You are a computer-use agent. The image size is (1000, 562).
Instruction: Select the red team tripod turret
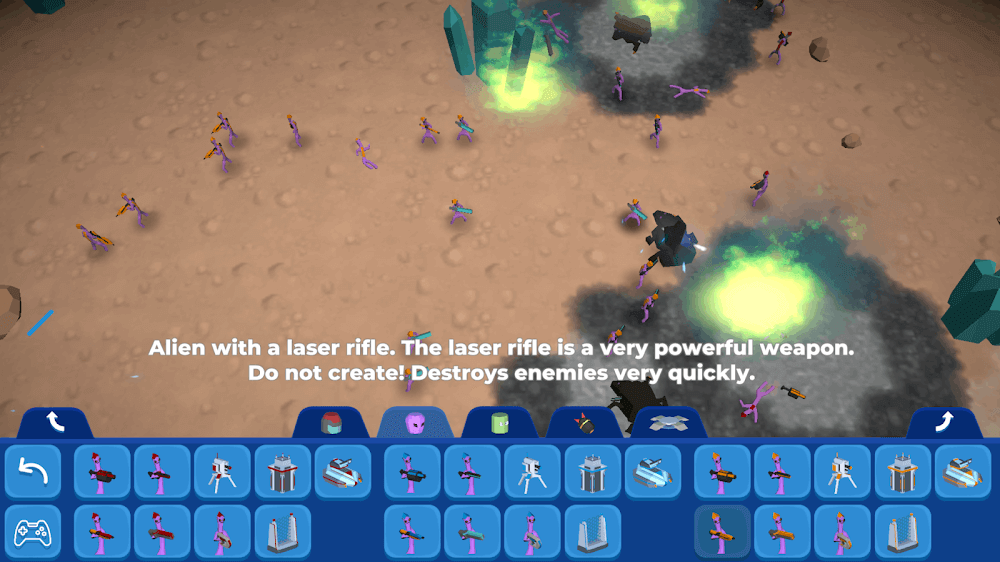(x=222, y=472)
